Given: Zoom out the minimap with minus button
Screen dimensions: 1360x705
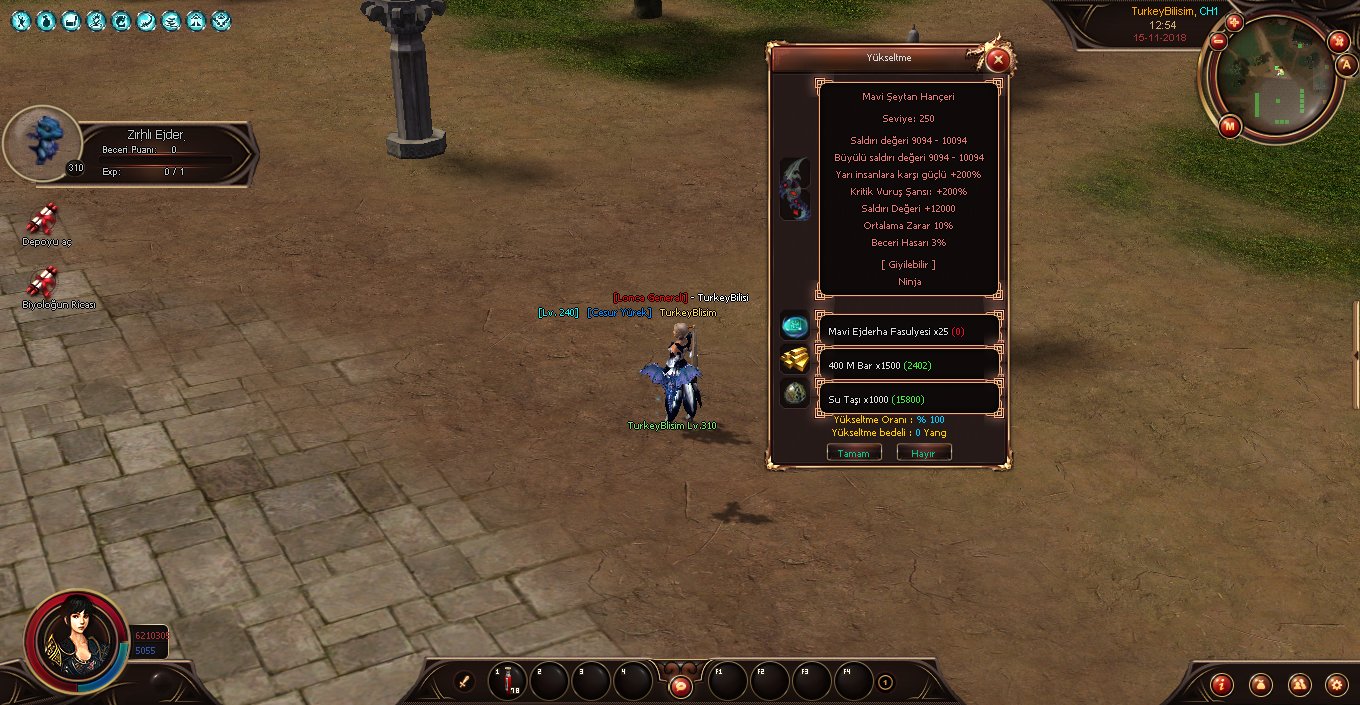Looking at the screenshot, I should [1218, 41].
